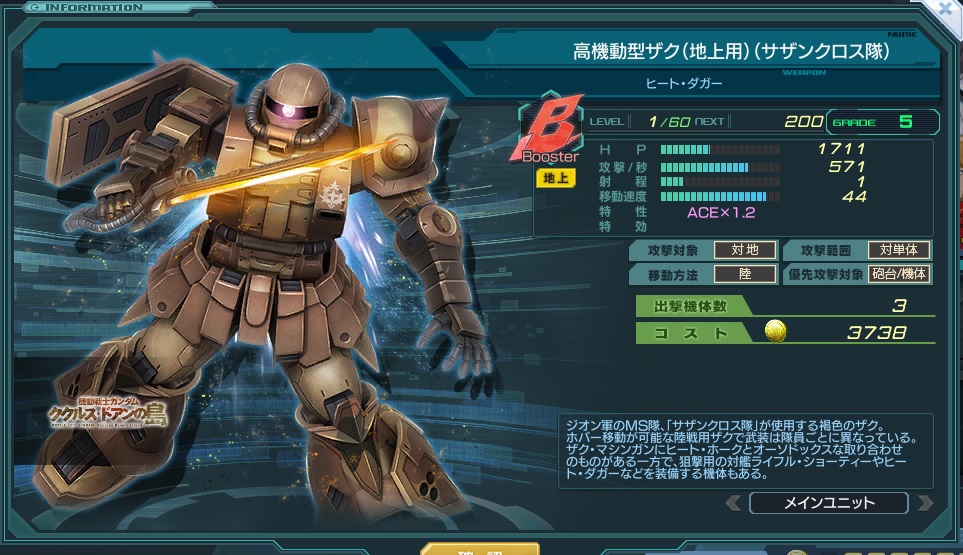Viewport: 963px width, 555px height.
Task: Close the unit information window
Action: (945, 7)
